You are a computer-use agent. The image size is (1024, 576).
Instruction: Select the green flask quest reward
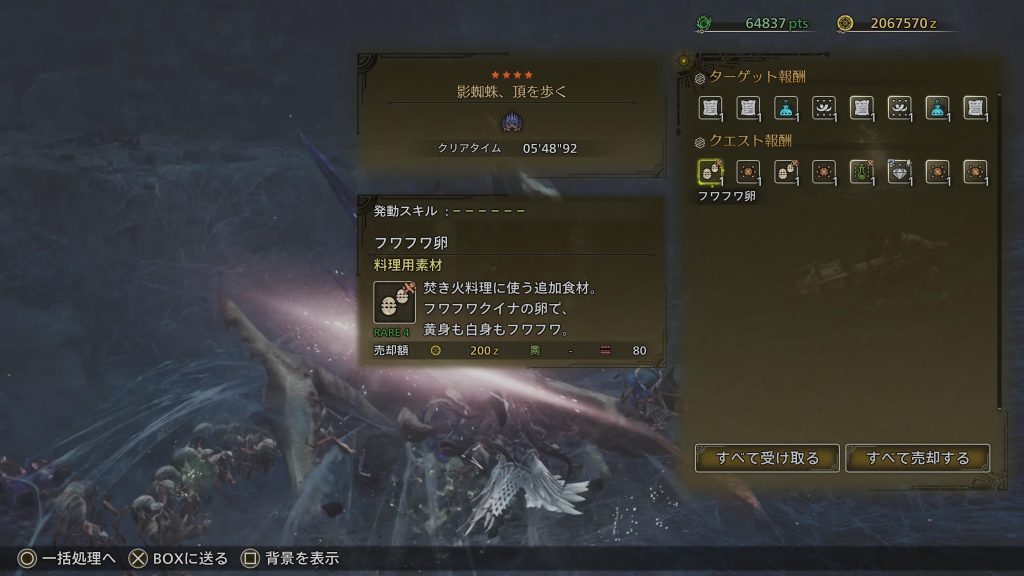(862, 172)
